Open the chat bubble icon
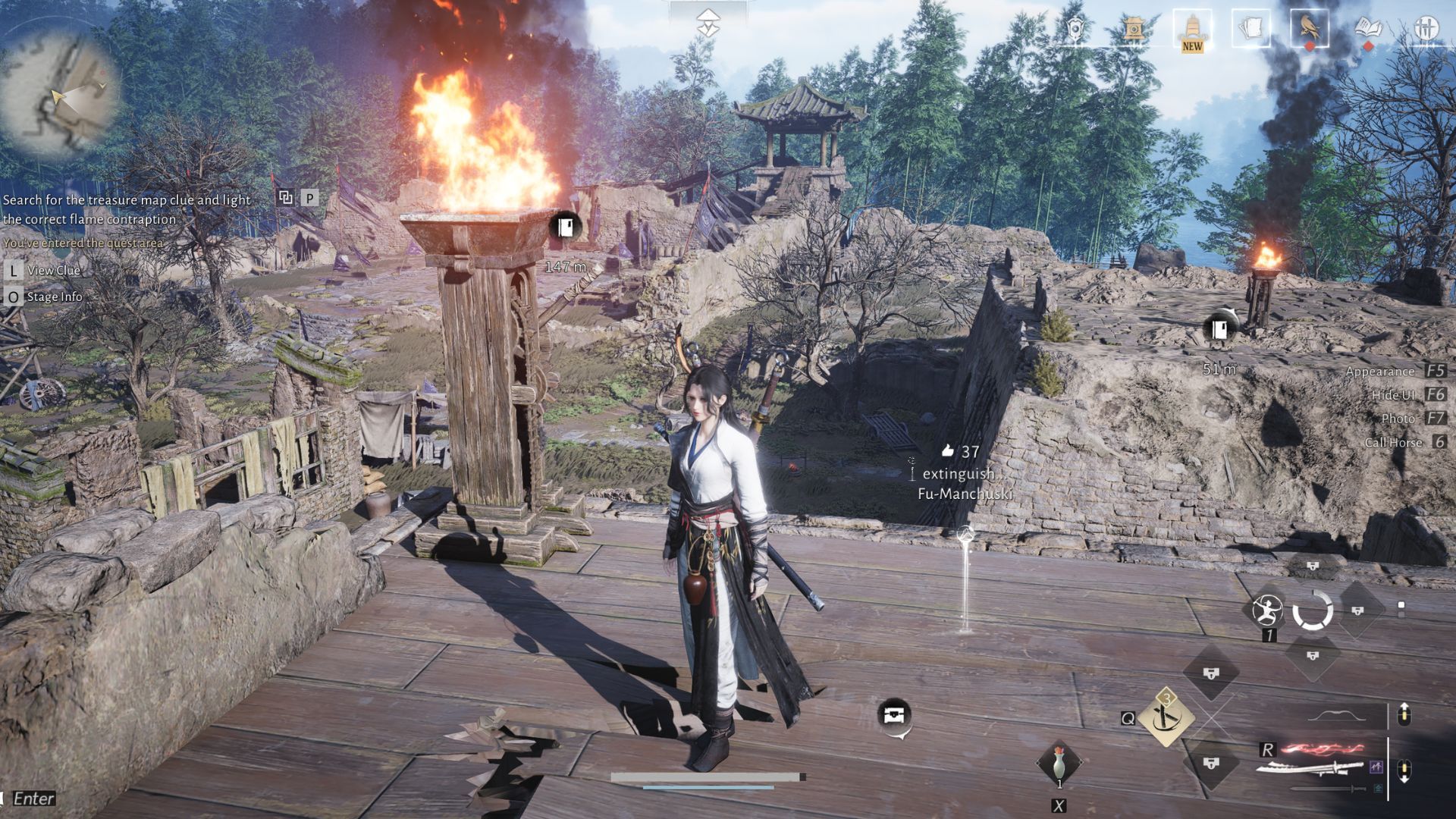Screen dimensions: 1456x819 (x=895, y=715)
